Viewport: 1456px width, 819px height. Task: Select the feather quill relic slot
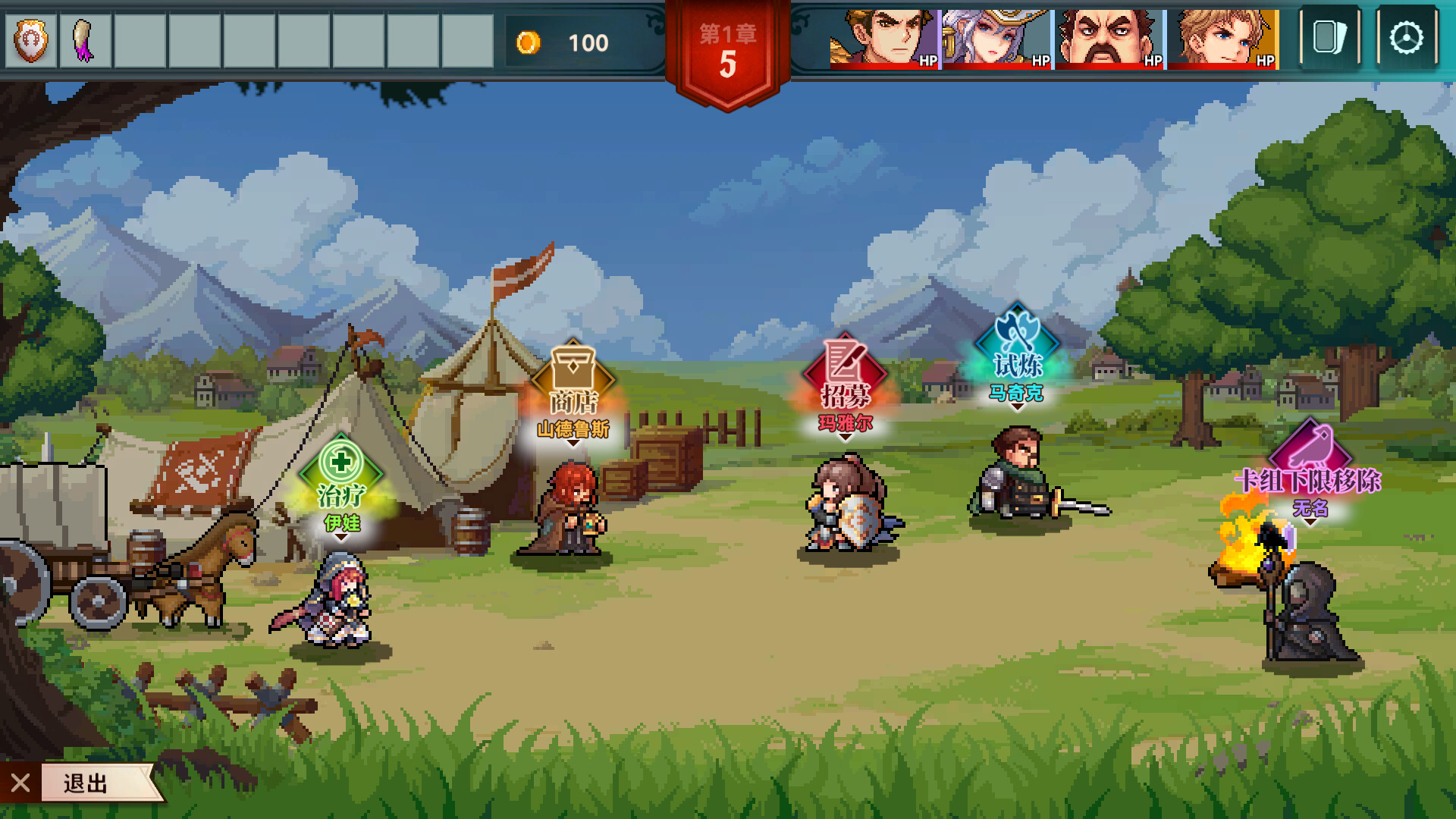click(84, 41)
